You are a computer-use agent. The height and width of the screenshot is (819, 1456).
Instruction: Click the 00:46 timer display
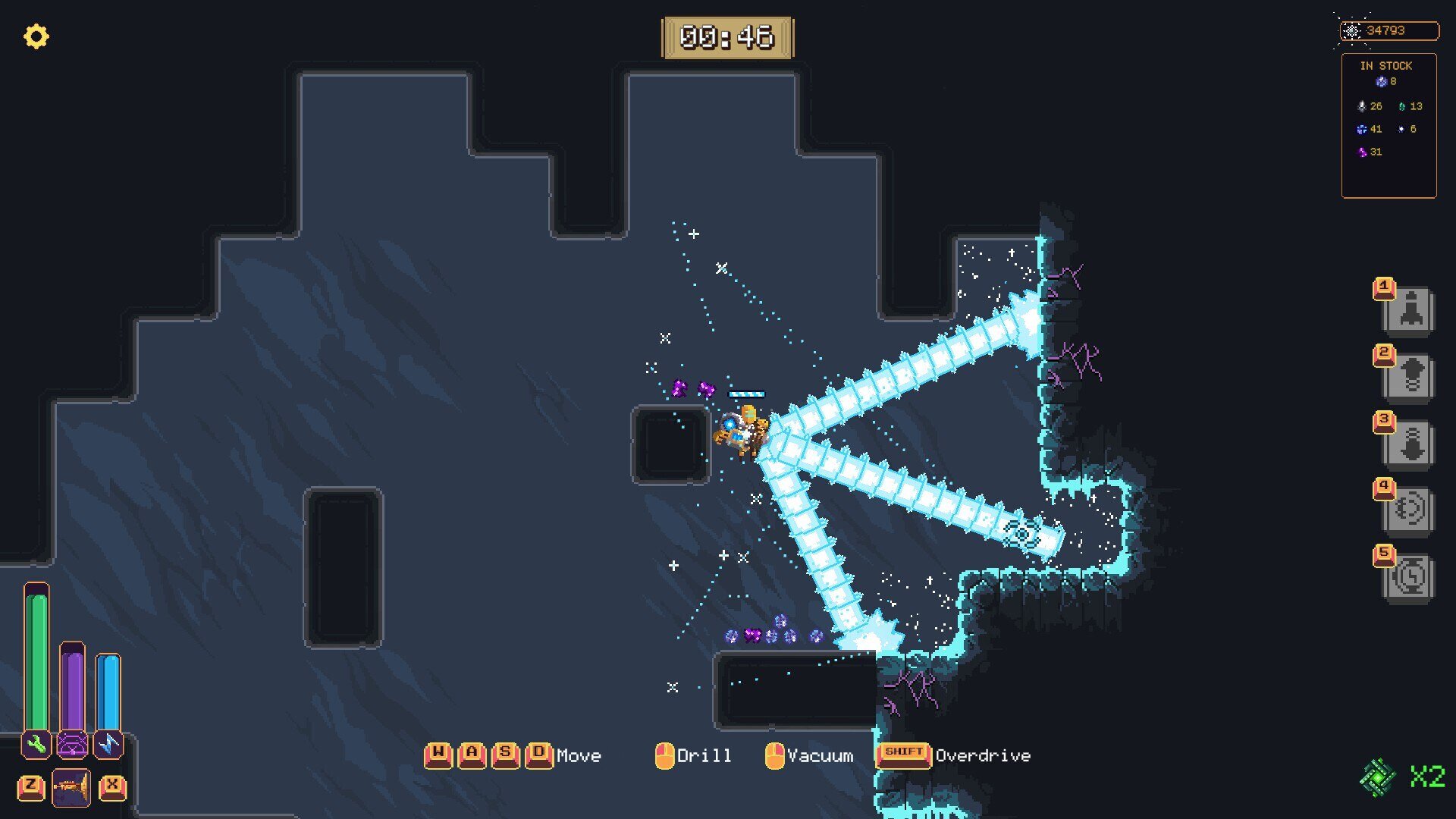pos(728,36)
